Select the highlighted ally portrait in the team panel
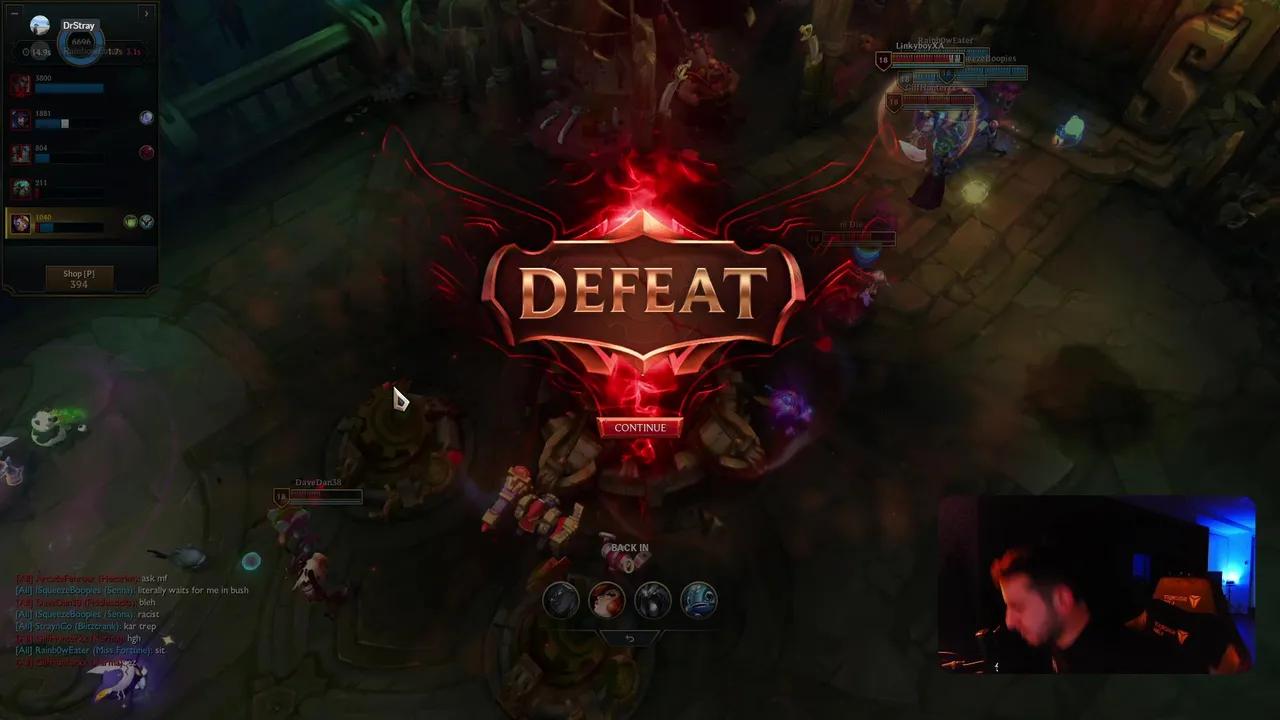 tap(21, 222)
